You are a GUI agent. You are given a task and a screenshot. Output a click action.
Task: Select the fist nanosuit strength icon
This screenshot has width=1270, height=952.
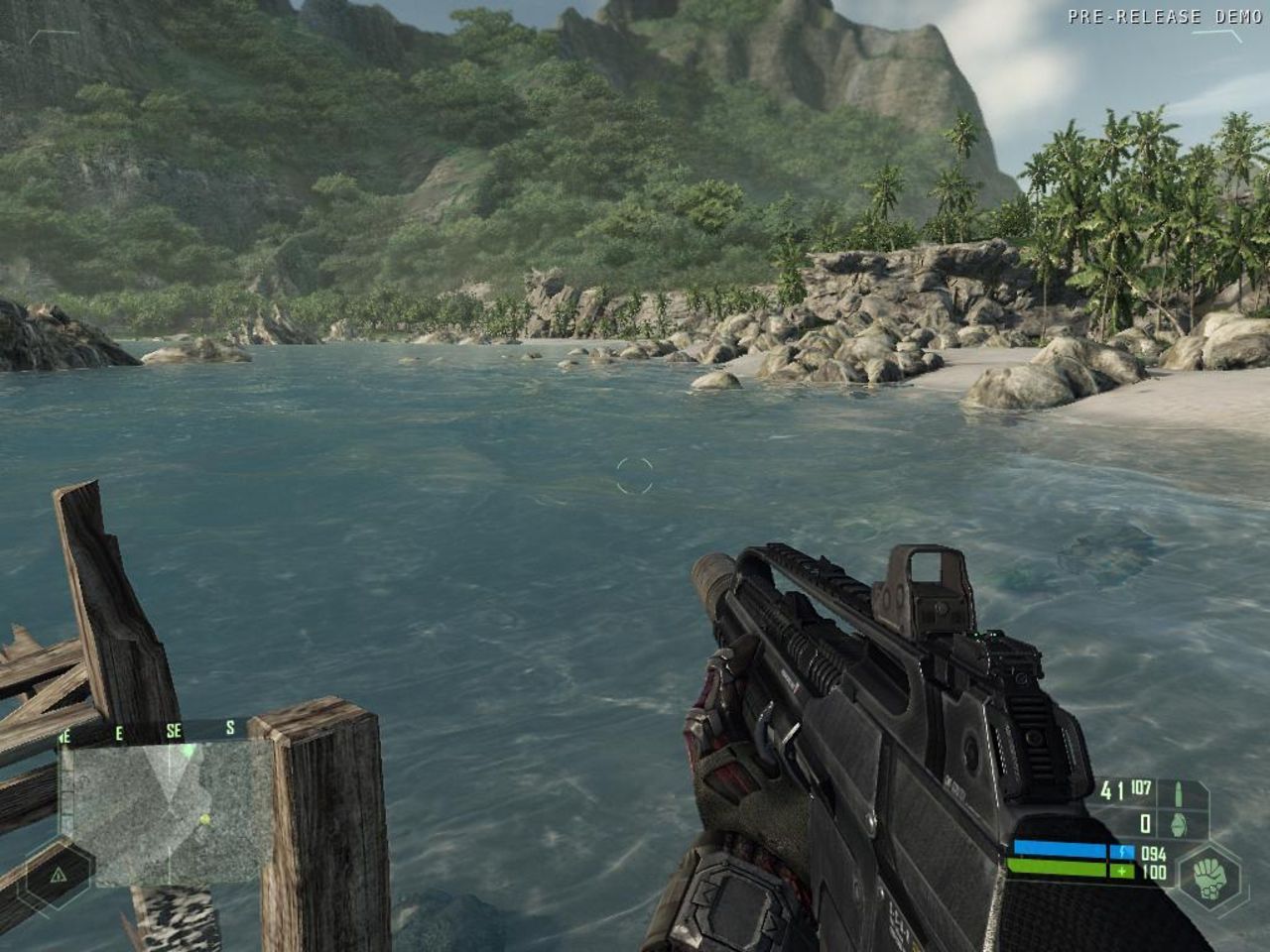point(1209,876)
